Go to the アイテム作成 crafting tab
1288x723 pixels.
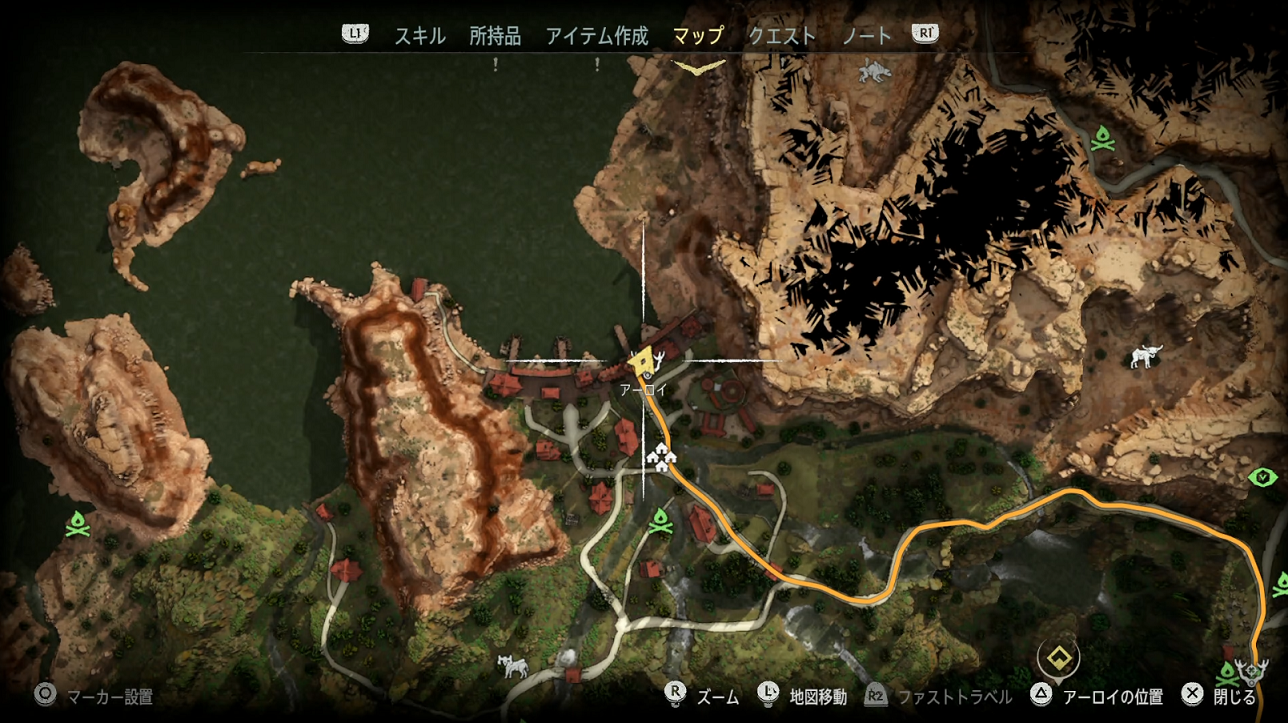[597, 36]
